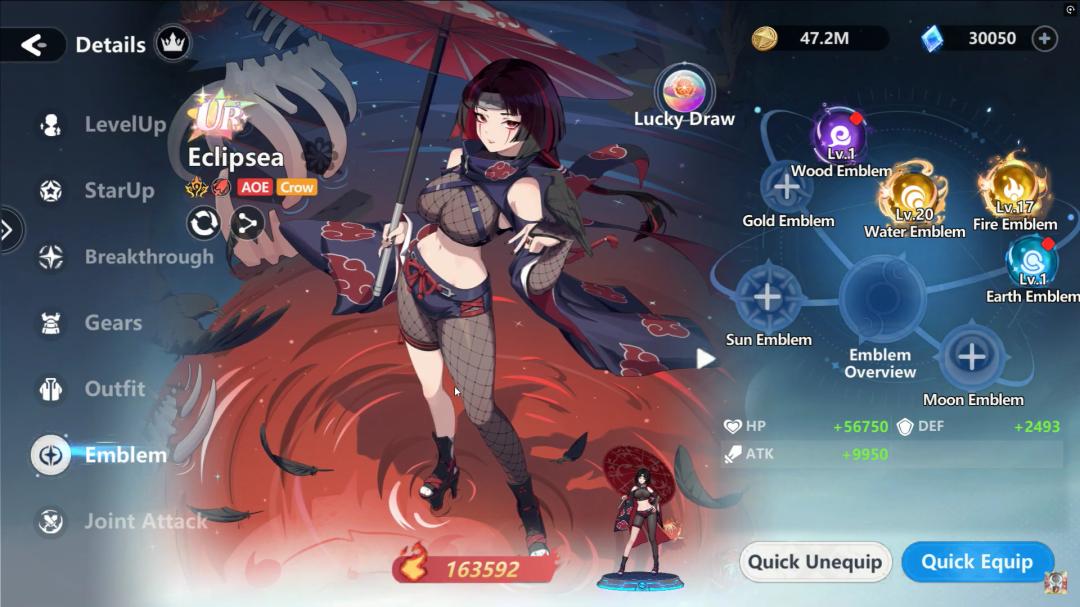Equip an emblem in the Sun slot
Viewport: 1080px width, 607px height.
click(x=767, y=297)
